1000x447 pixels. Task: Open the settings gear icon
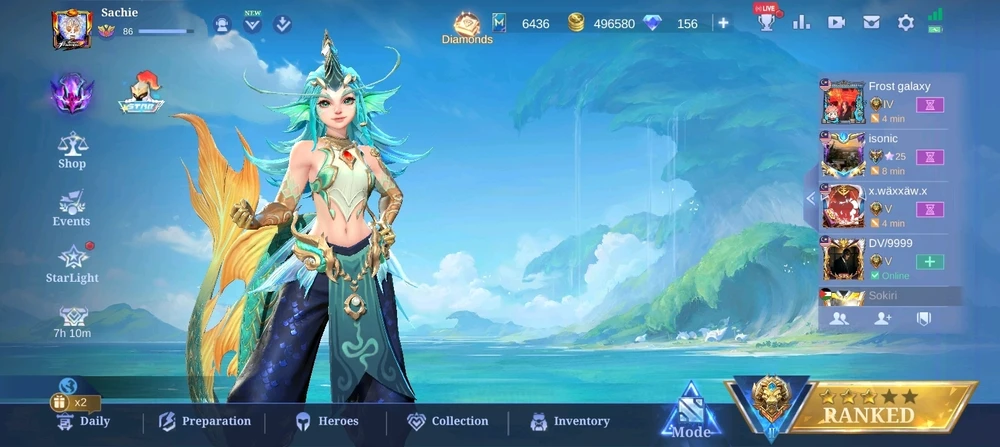pyautogui.click(x=906, y=22)
